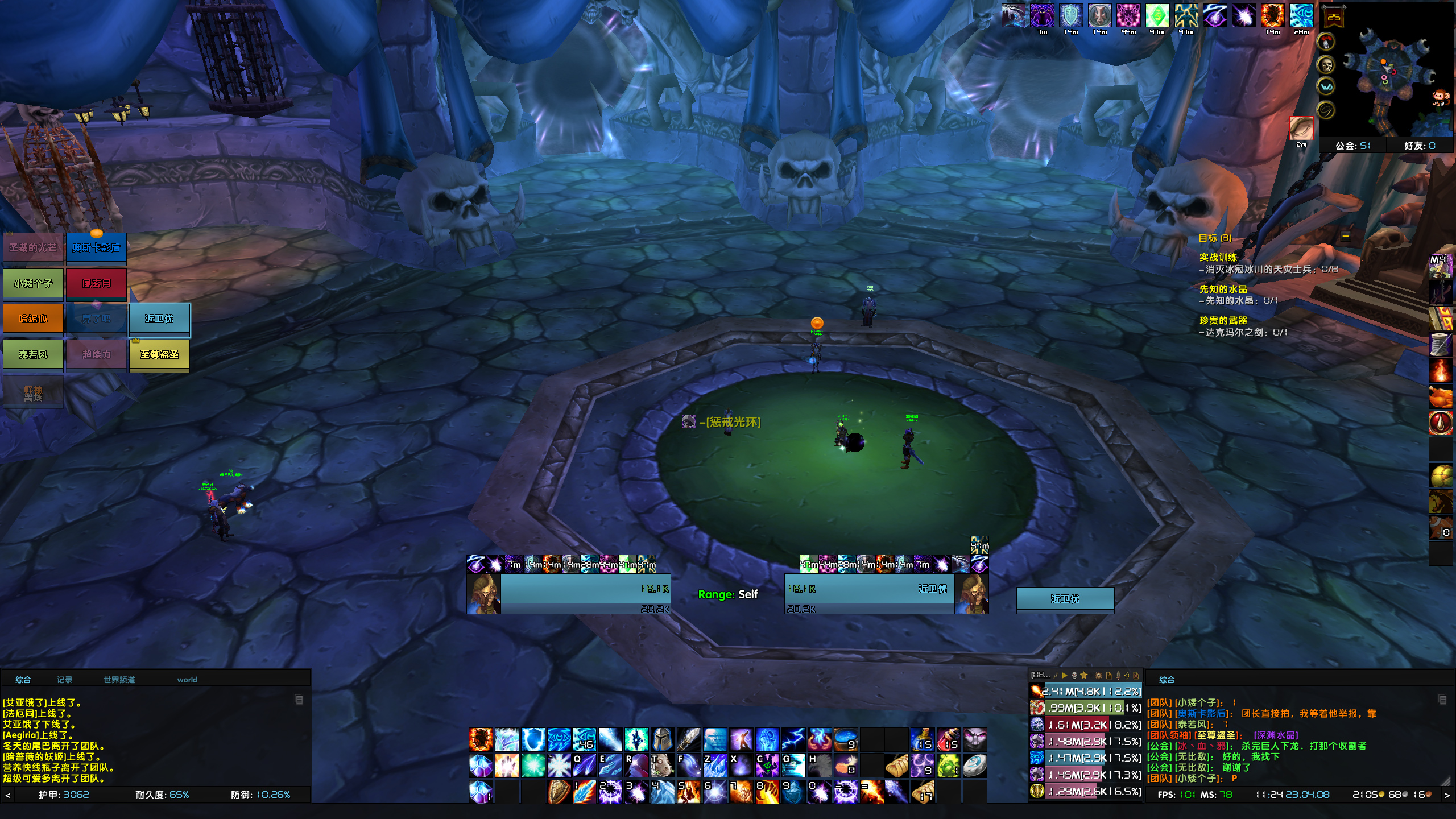The image size is (1456, 819).
Task: Target raid member 小矮个子
Action: pyautogui.click(x=33, y=284)
